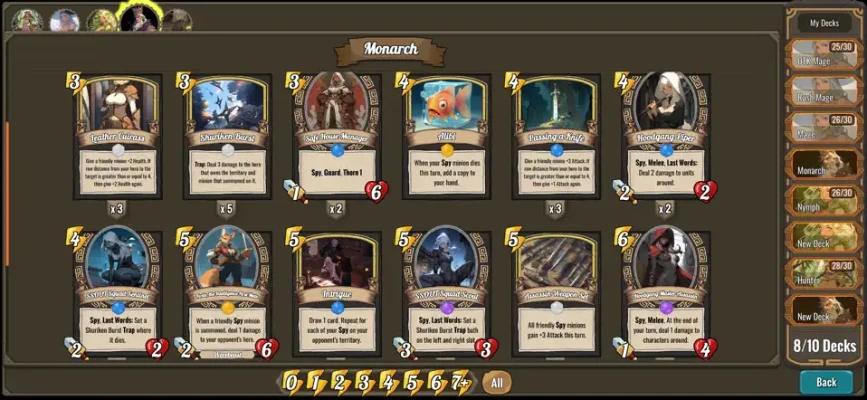Screen dimensions: 867x400
Task: Show all mana costs with All
Action: [x=495, y=382]
